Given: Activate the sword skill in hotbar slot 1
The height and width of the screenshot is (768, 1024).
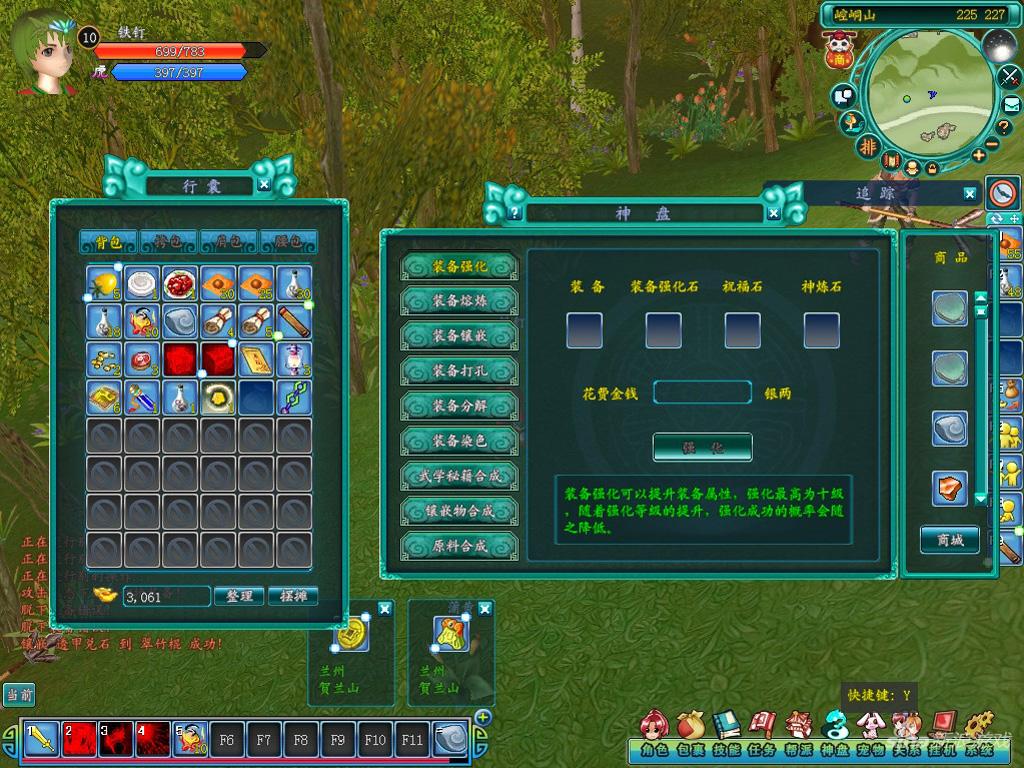Looking at the screenshot, I should [42, 740].
